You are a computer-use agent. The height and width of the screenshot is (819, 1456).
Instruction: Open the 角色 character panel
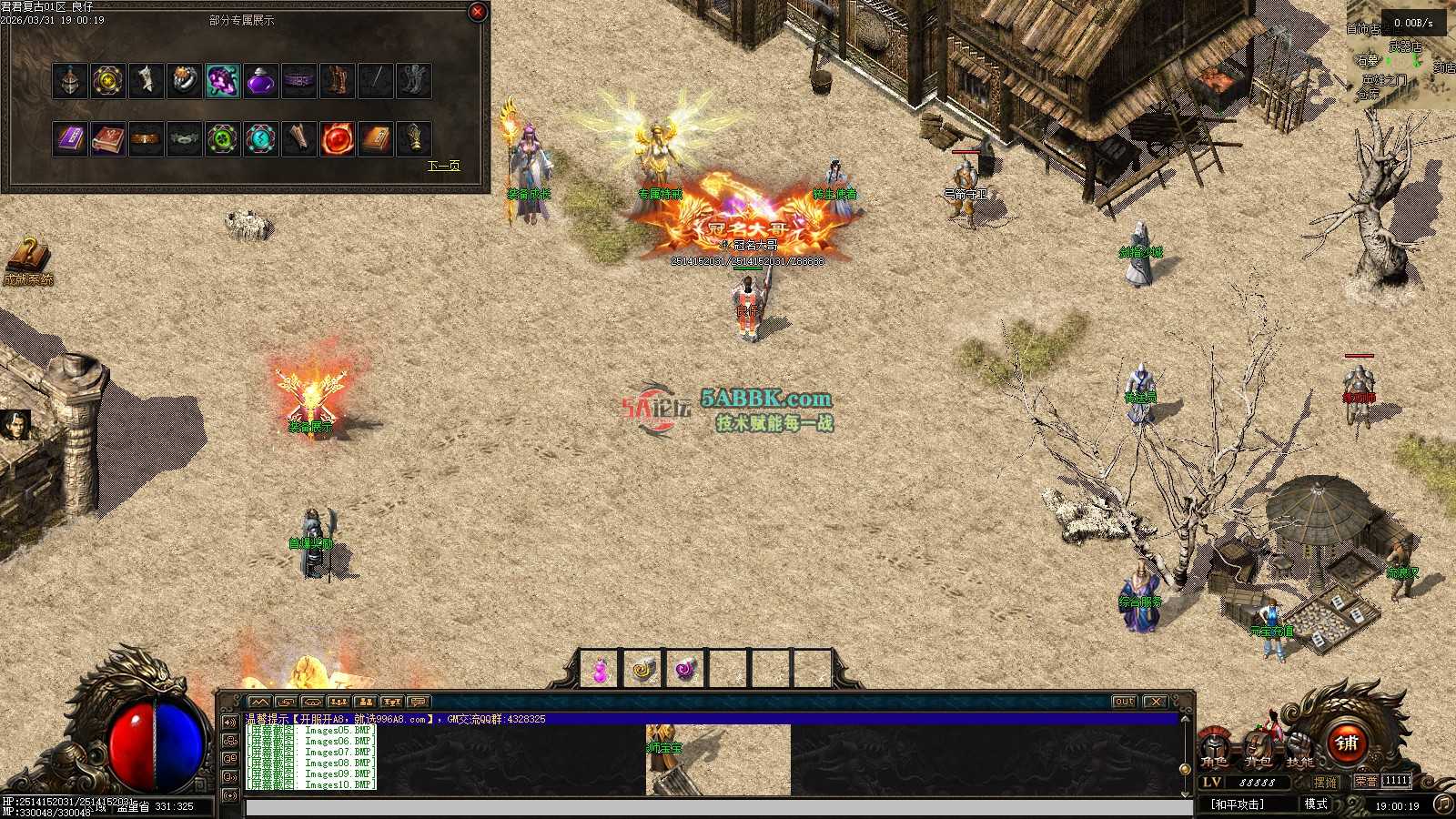(1214, 748)
